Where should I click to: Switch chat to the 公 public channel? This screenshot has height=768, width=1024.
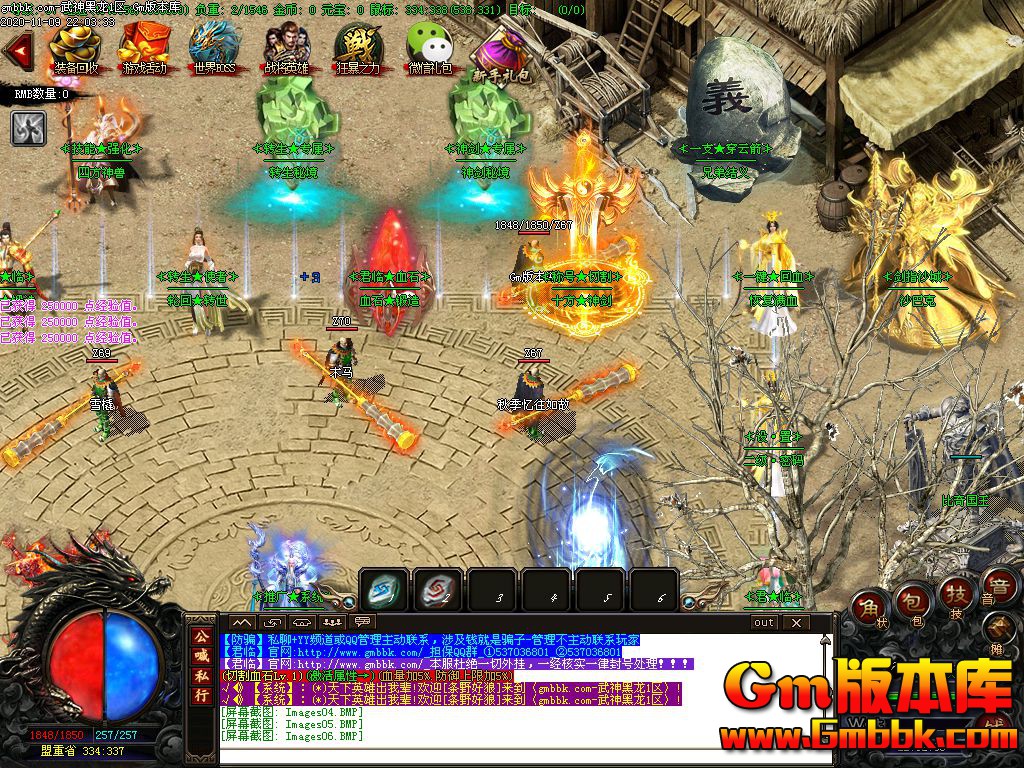pos(202,635)
